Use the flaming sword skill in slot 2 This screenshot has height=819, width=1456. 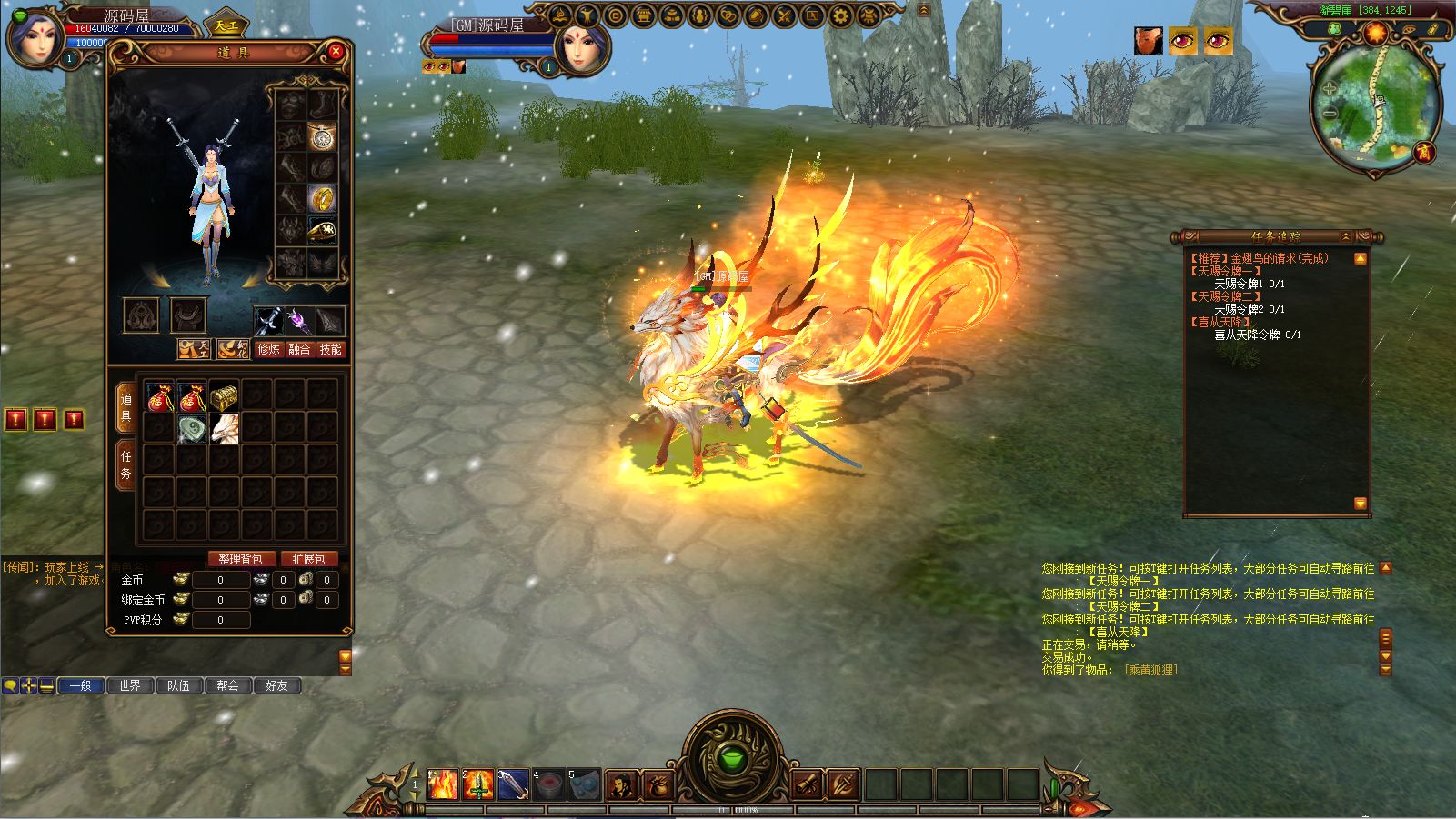478,784
